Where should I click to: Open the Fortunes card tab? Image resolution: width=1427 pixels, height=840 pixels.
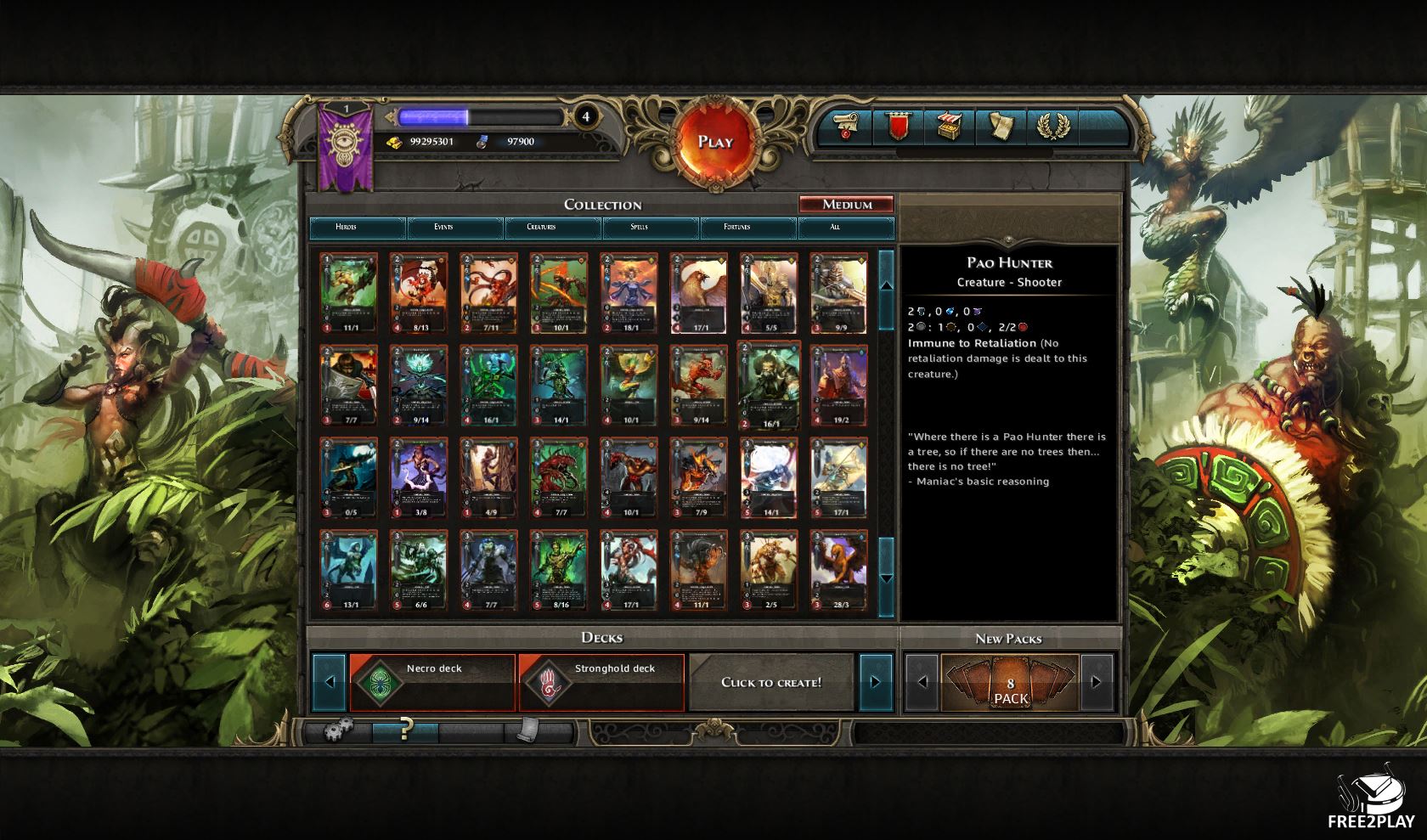(736, 228)
